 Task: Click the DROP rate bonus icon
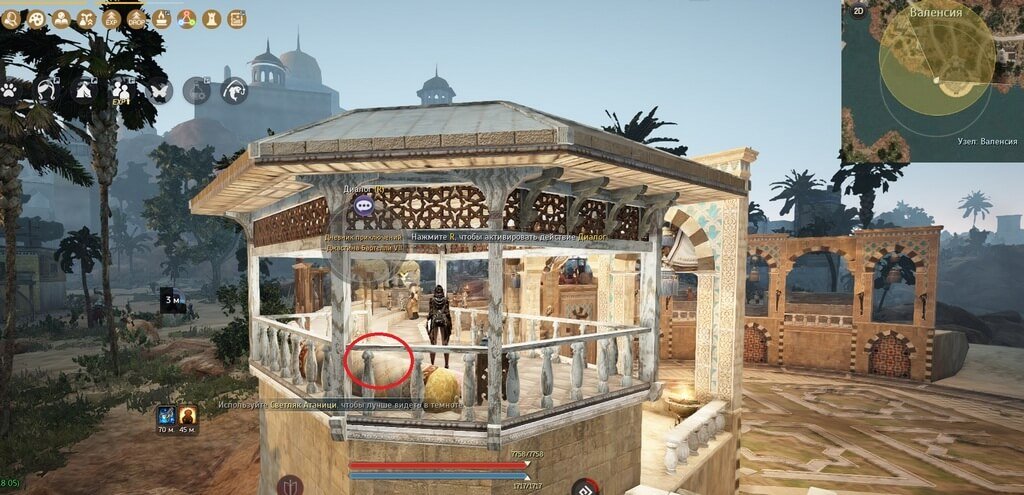point(137,19)
